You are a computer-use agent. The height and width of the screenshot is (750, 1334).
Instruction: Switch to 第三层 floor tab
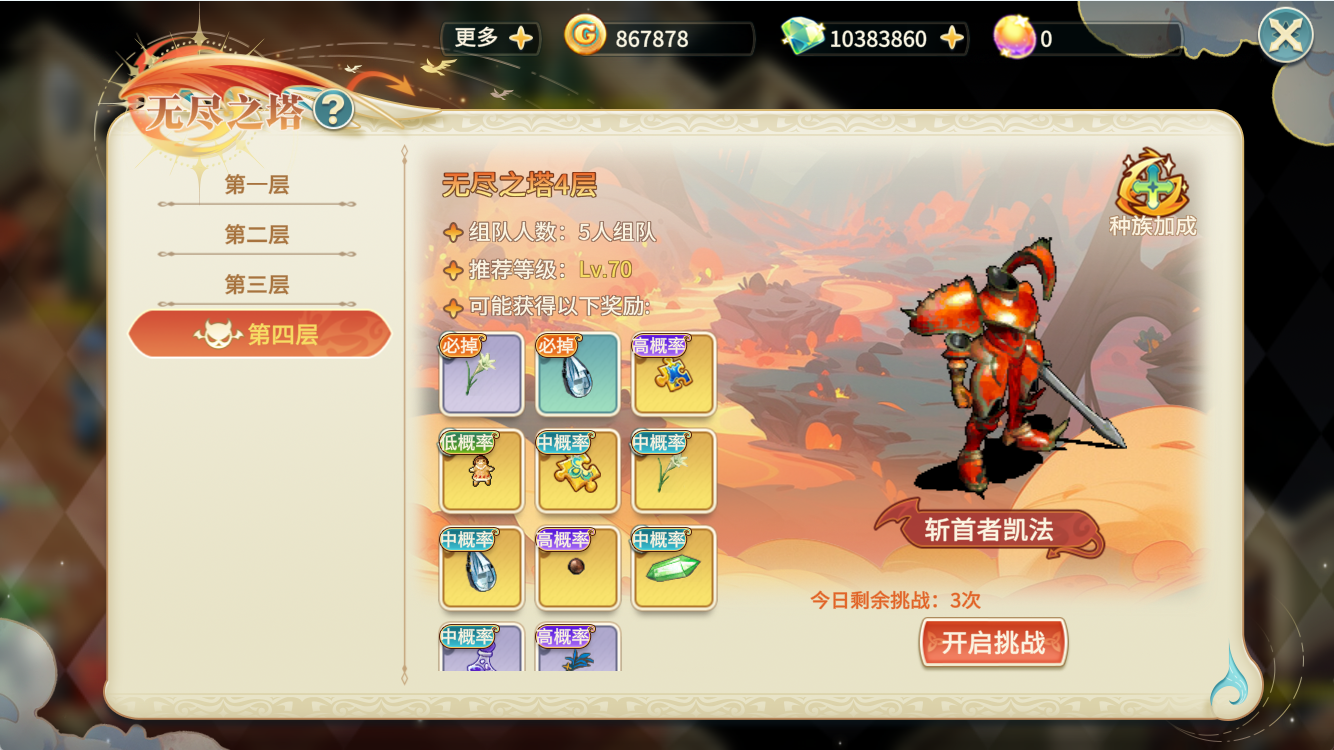pos(257,285)
